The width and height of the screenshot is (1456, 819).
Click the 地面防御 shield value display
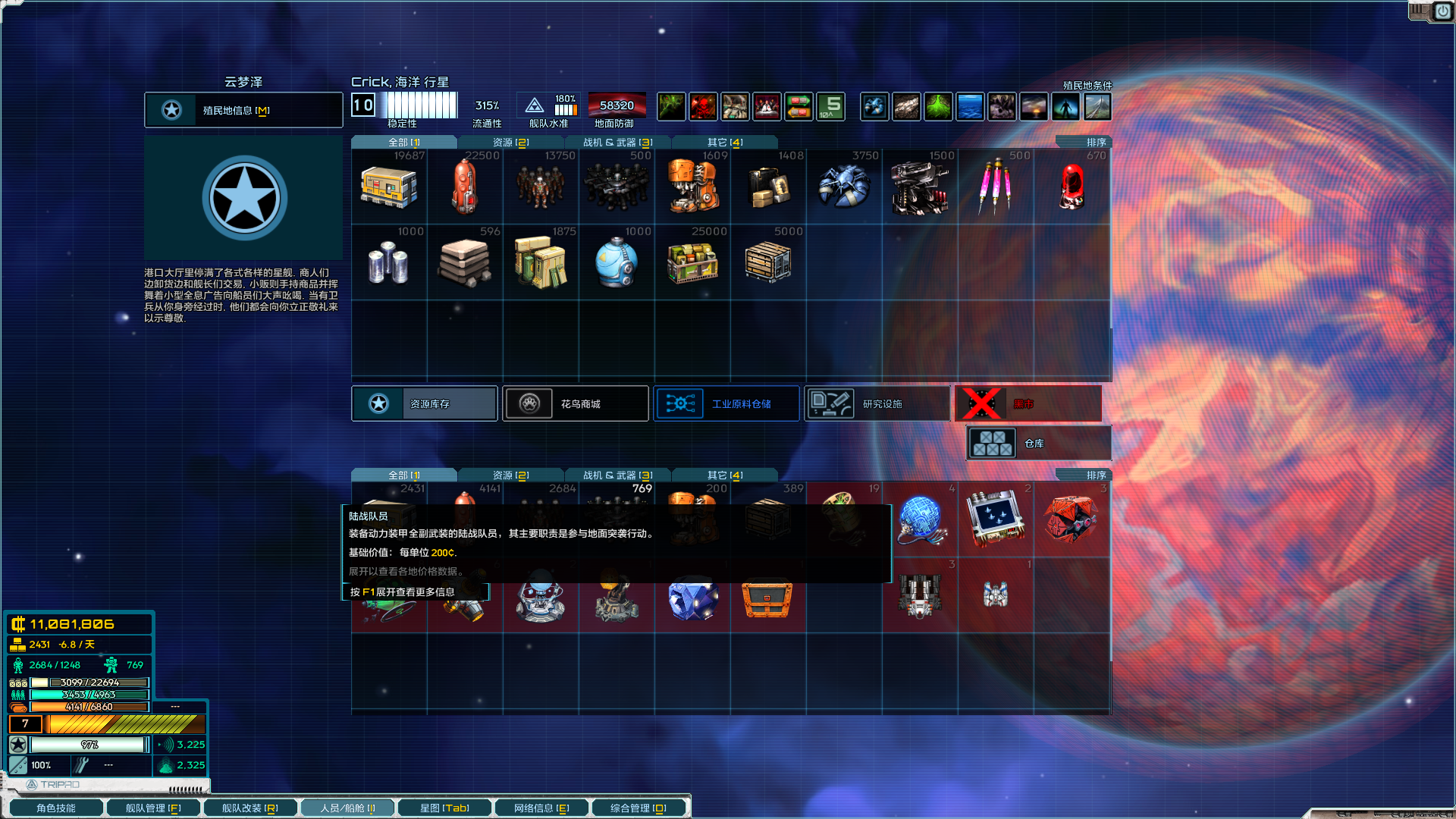tap(617, 106)
